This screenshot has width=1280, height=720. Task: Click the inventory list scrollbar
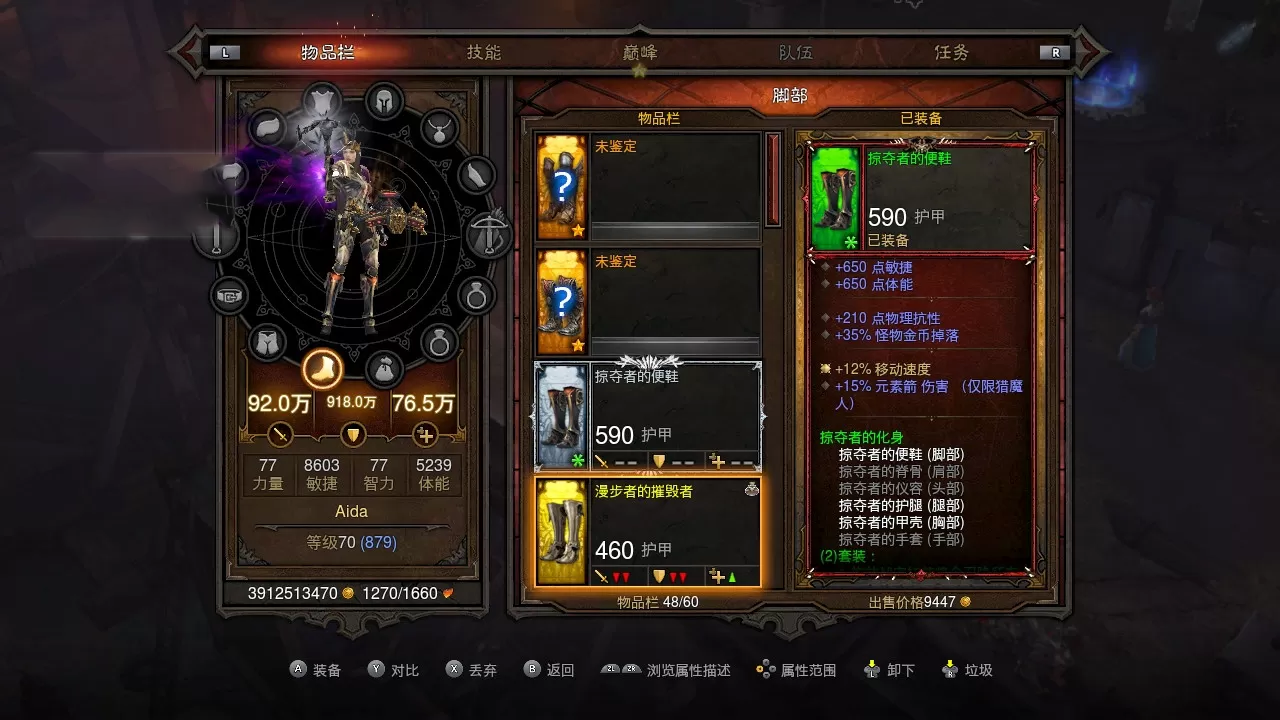click(772, 180)
